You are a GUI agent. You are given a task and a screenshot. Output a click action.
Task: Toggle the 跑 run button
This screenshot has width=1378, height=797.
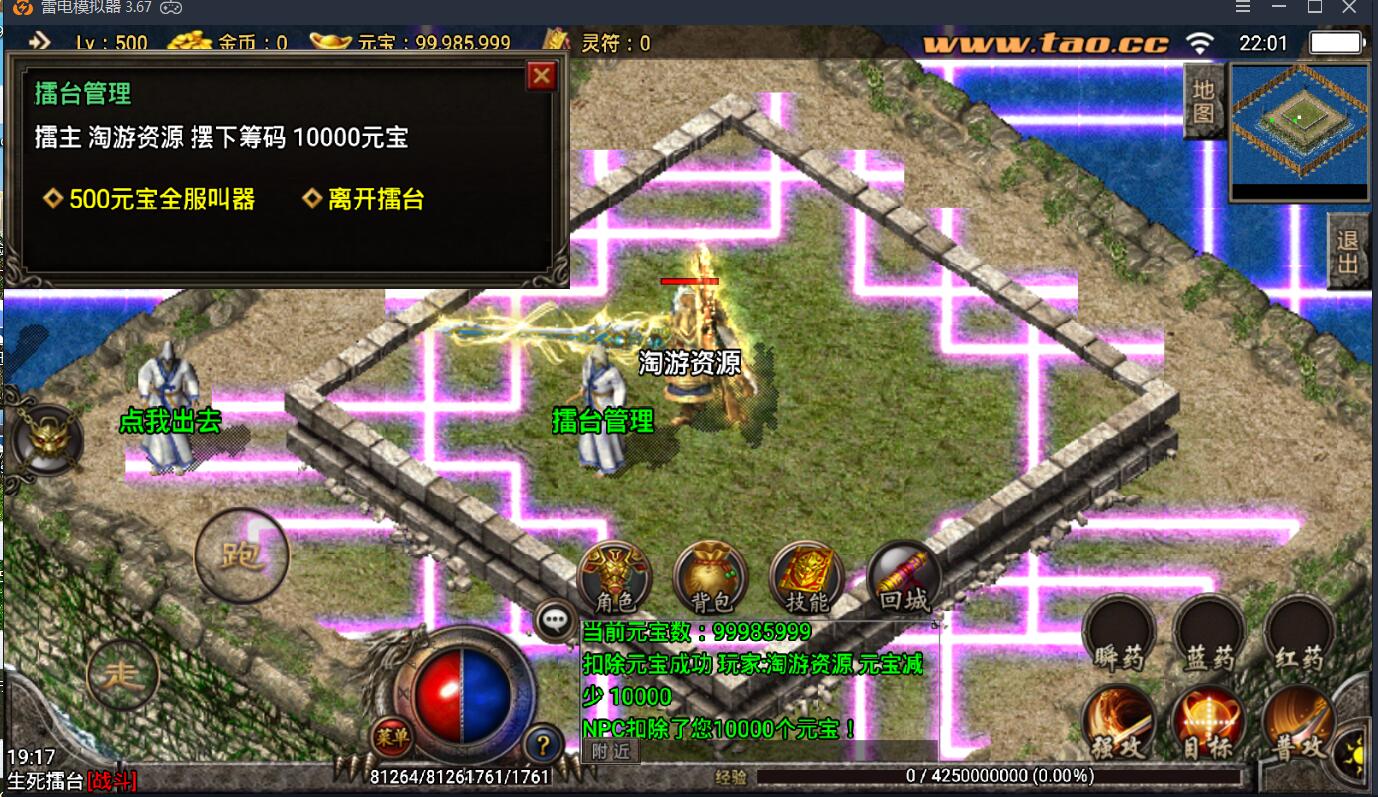click(242, 555)
